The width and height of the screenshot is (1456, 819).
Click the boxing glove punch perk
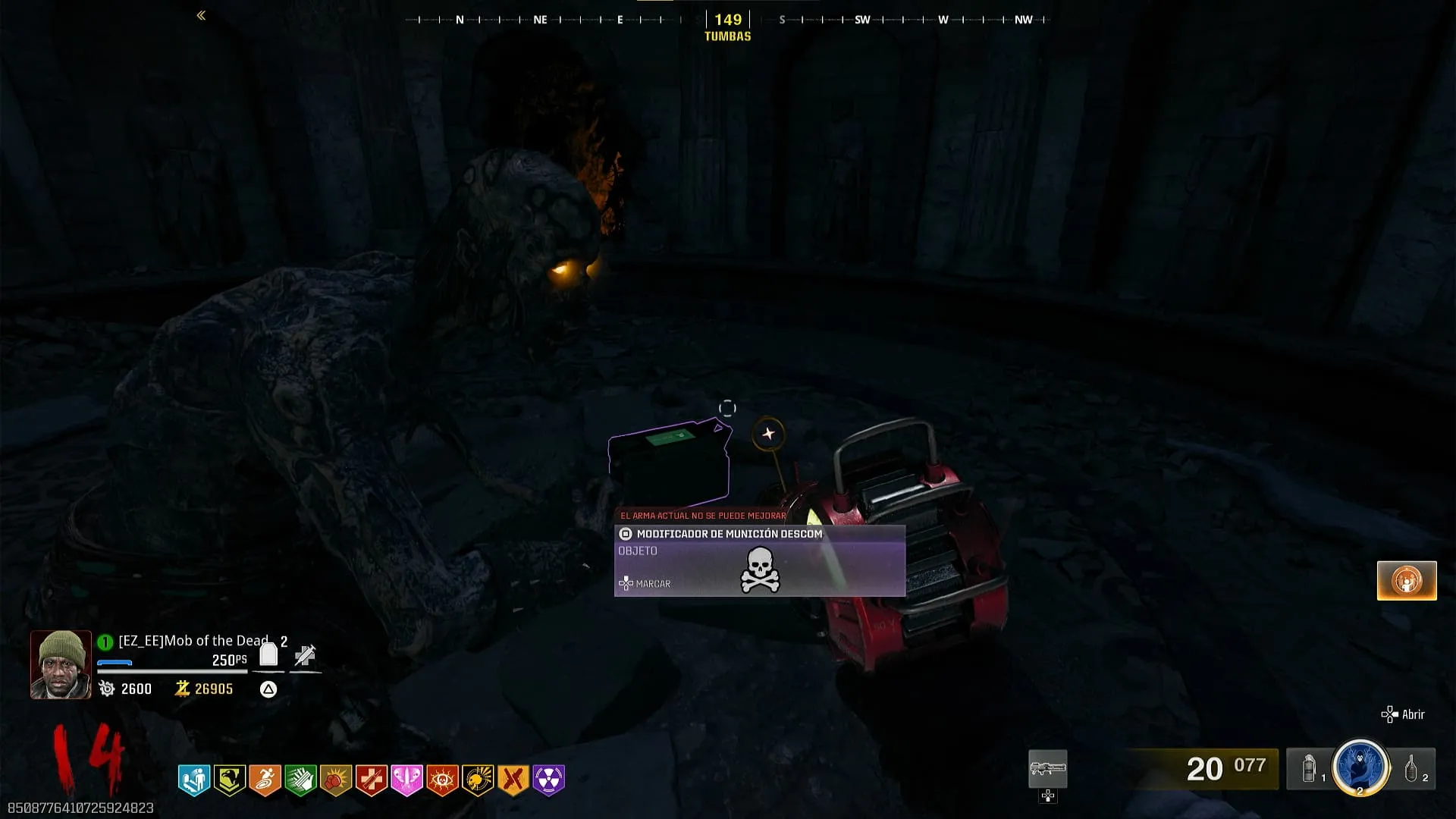pyautogui.click(x=336, y=780)
